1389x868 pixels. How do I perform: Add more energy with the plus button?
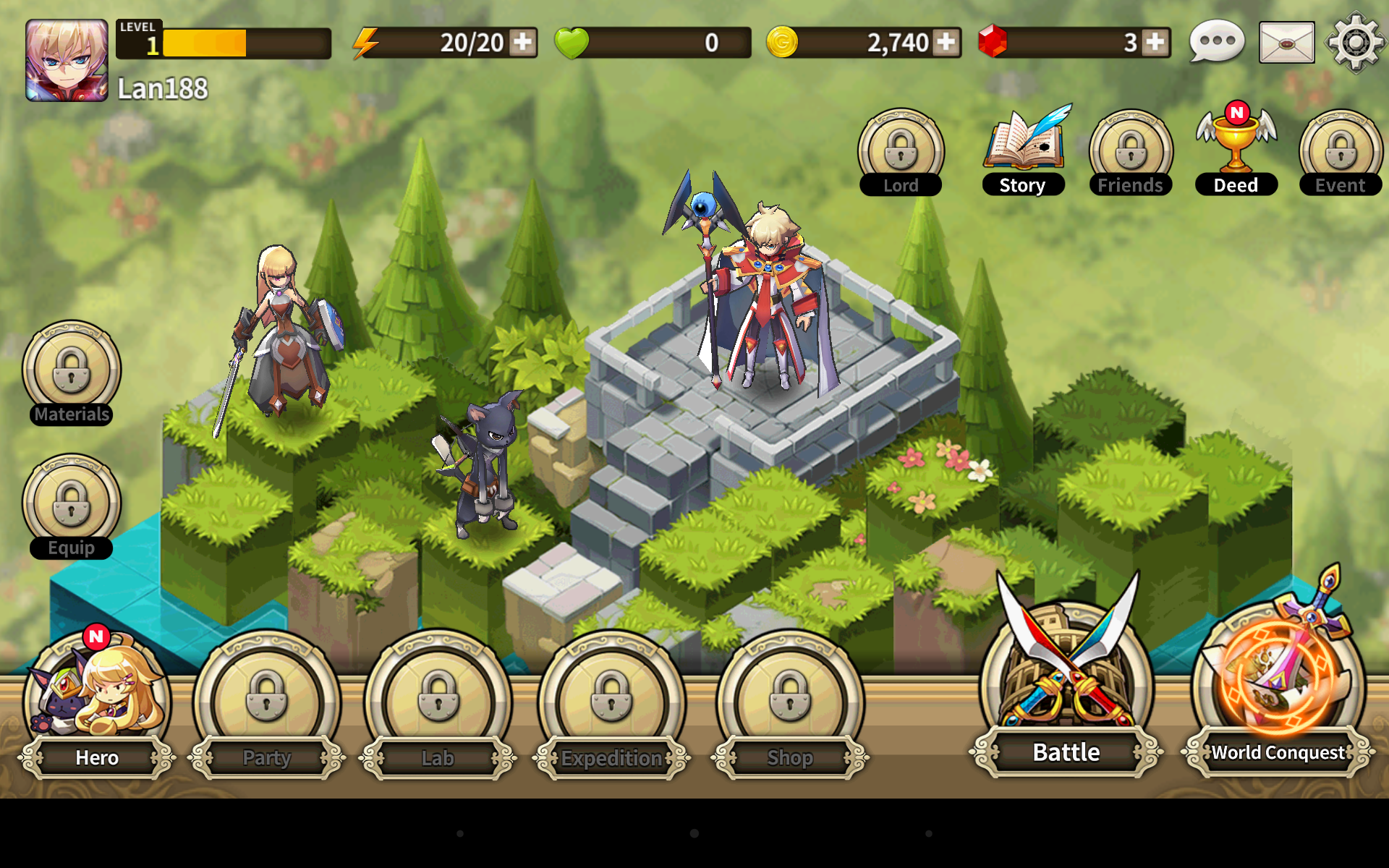point(522,43)
